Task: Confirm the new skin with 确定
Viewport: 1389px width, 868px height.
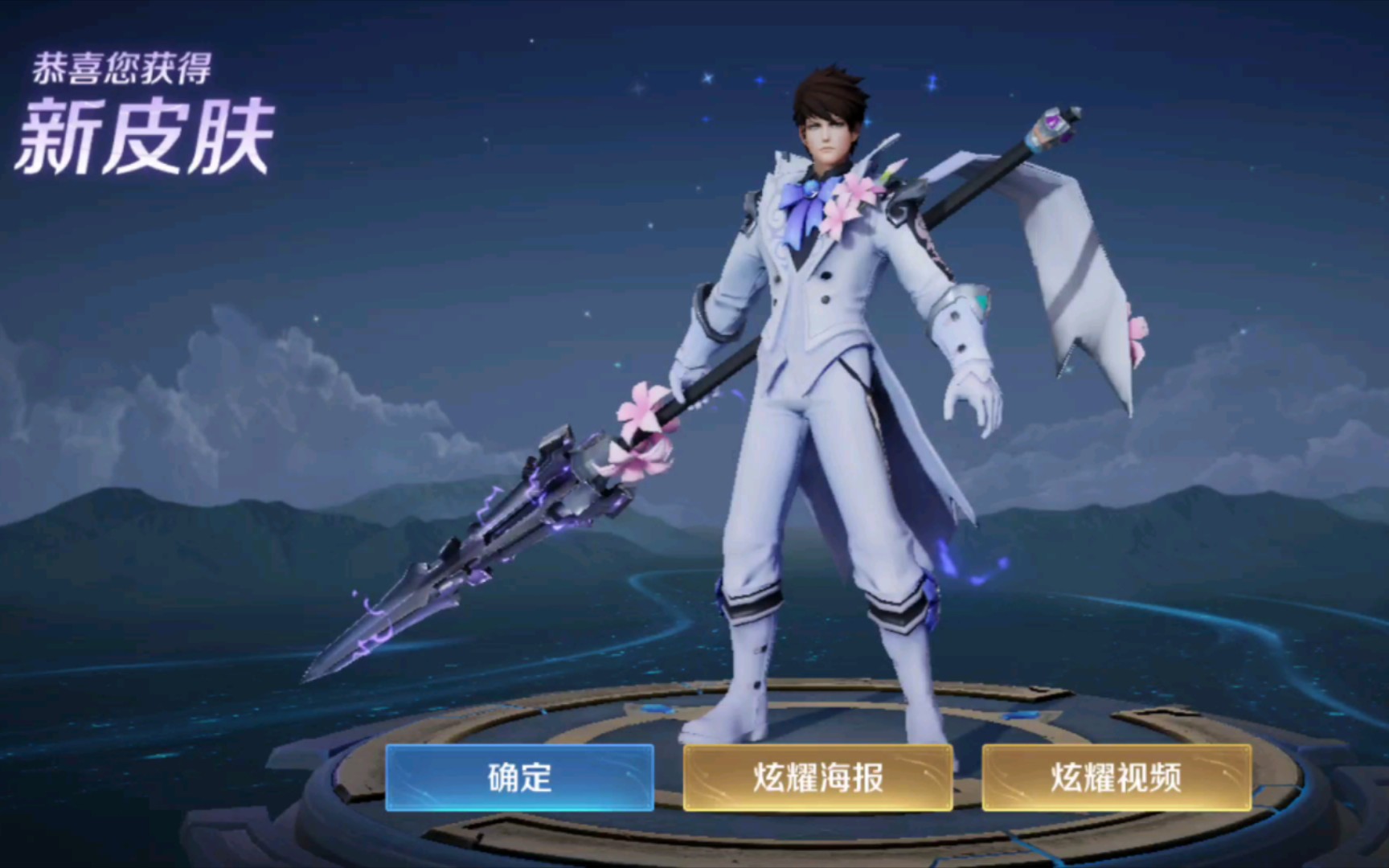Action: 519,777
